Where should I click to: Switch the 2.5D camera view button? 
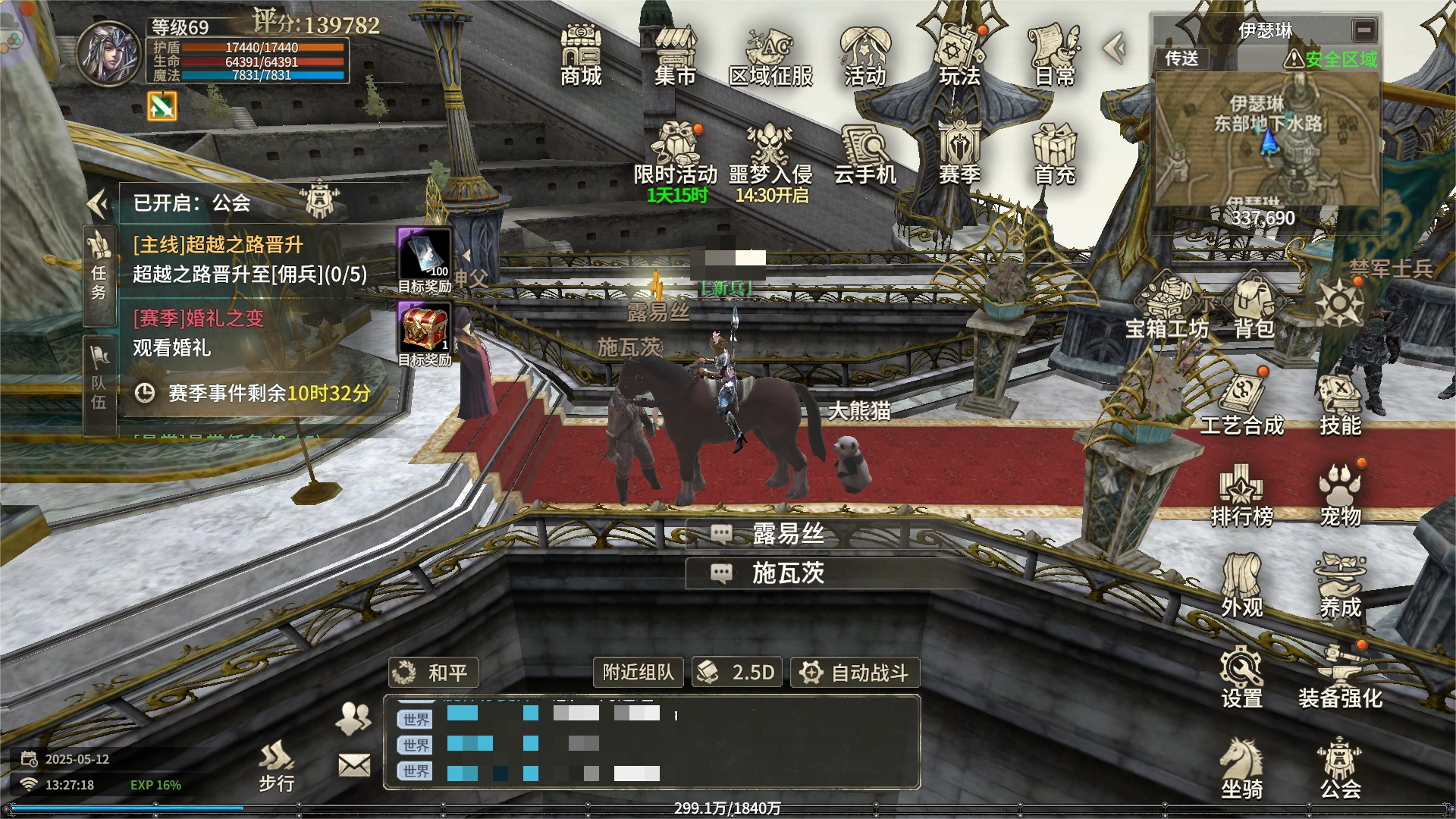coord(737,673)
